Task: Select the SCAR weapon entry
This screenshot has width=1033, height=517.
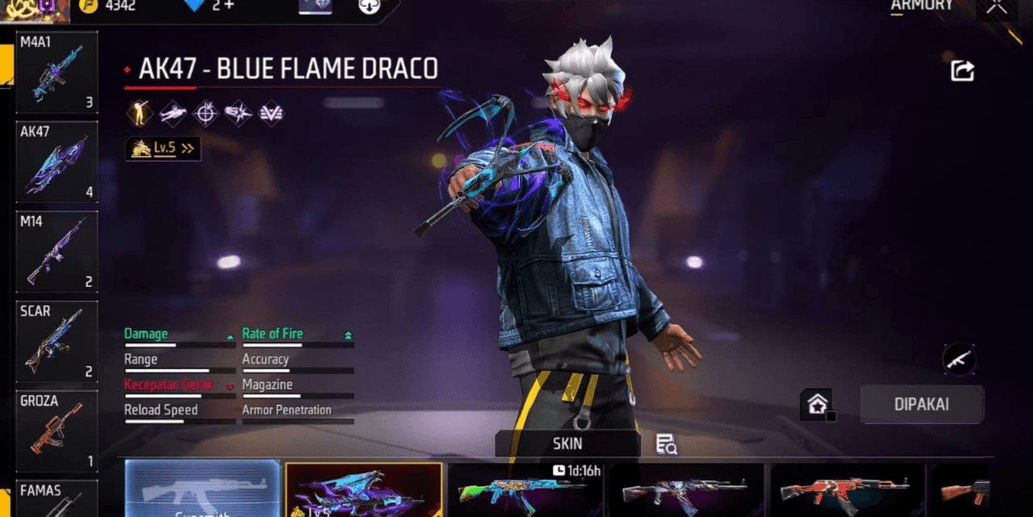Action: [57, 342]
